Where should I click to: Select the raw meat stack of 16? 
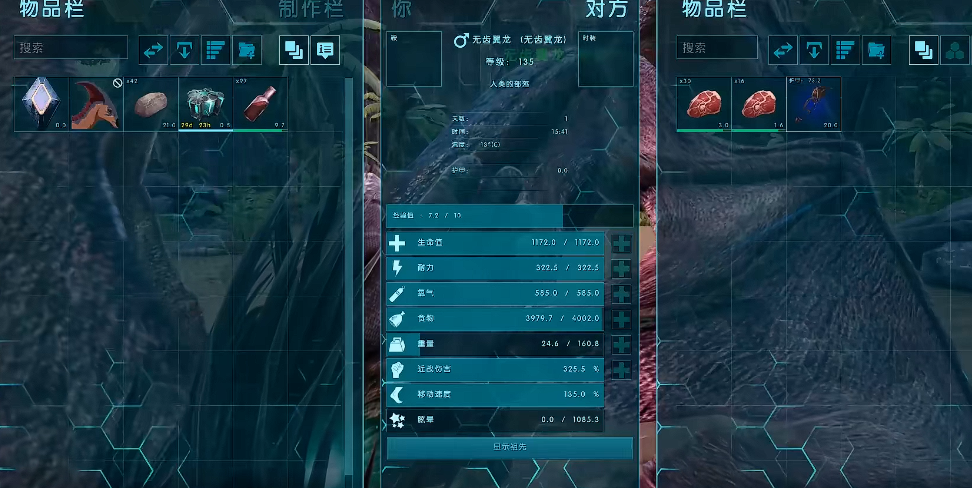(x=758, y=104)
